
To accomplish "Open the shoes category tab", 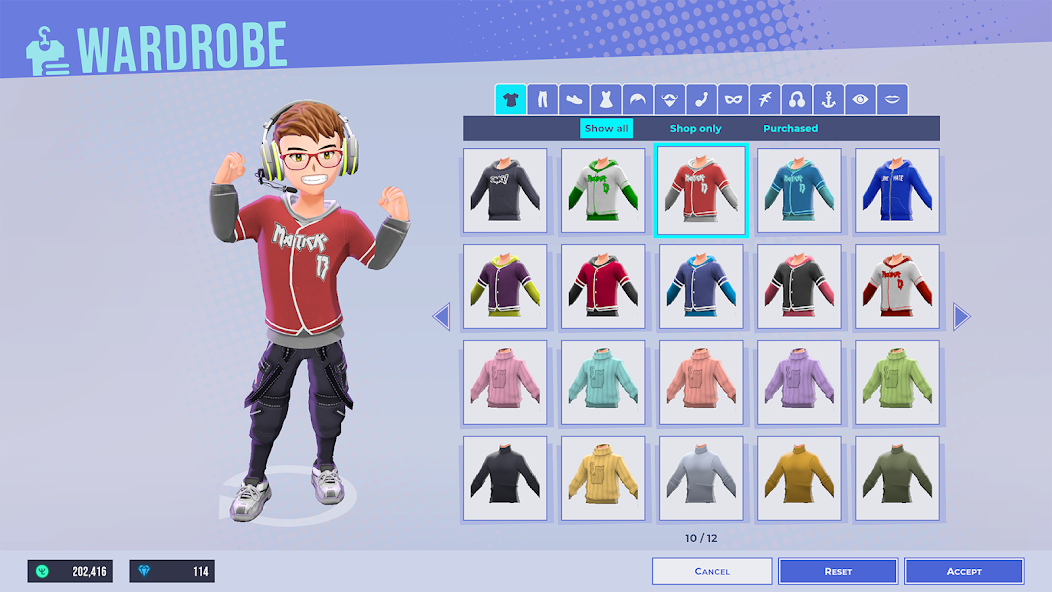I will (x=574, y=99).
